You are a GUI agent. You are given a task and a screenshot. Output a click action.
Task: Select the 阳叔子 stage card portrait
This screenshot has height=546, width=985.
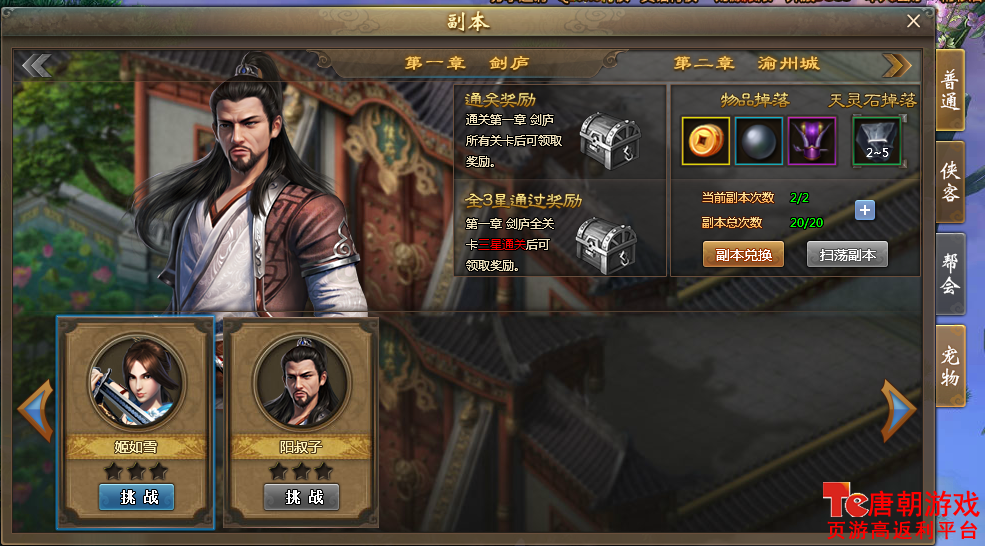tap(302, 383)
